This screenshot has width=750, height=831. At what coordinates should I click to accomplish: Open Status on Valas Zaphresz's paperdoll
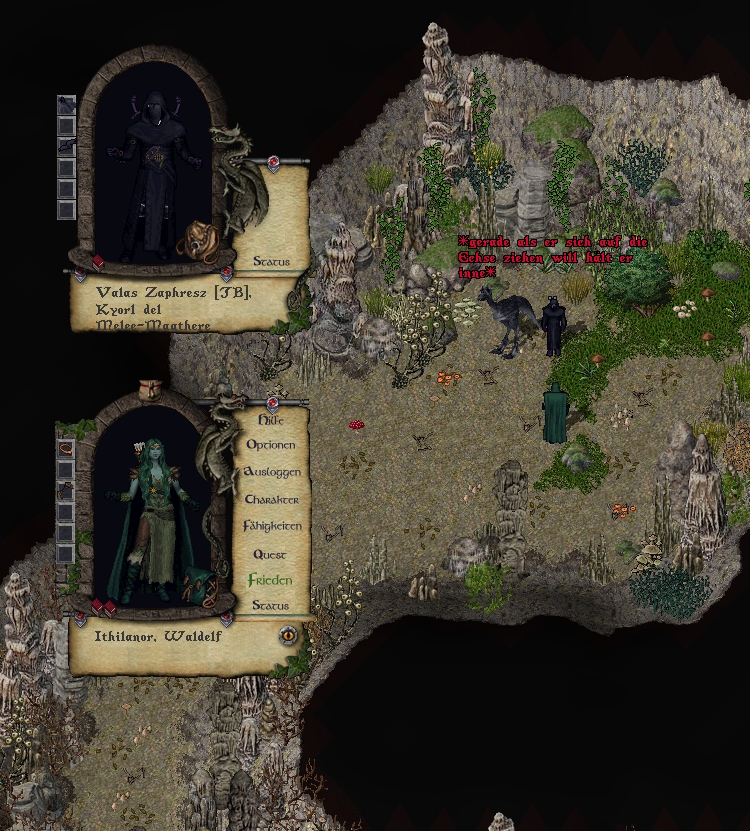[x=271, y=262]
